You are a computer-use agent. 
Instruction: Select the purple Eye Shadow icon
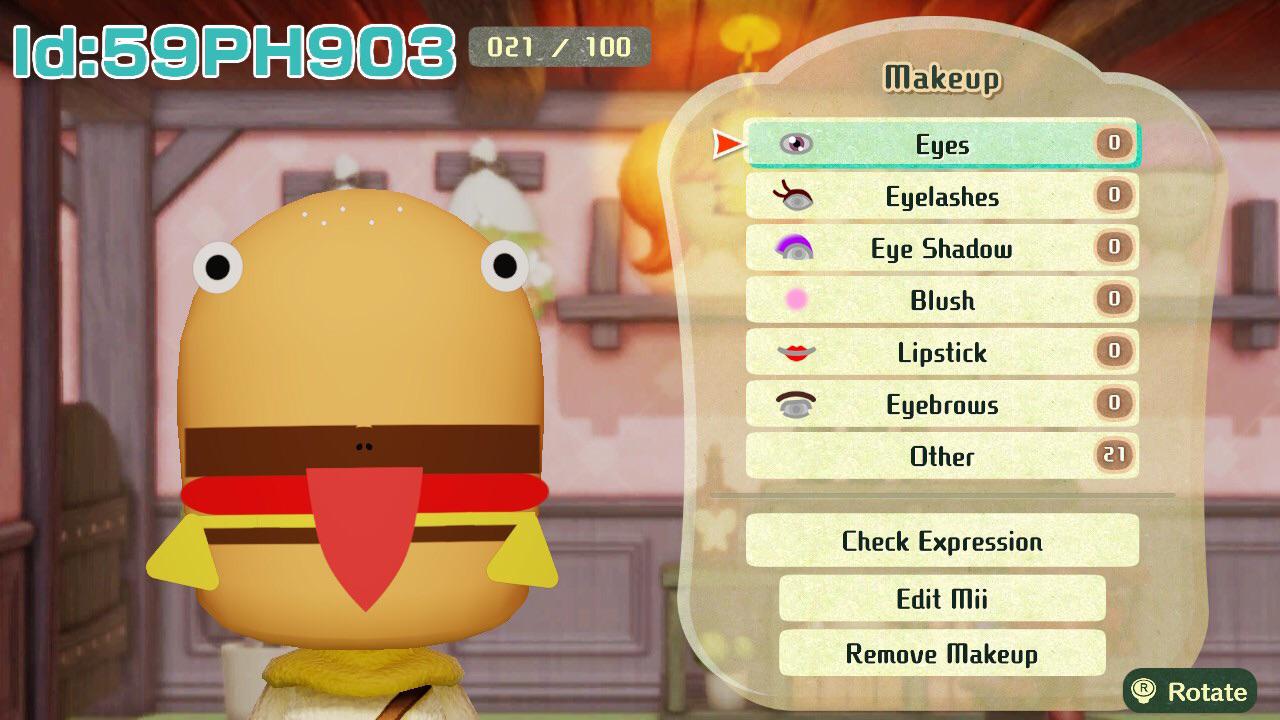pos(793,248)
